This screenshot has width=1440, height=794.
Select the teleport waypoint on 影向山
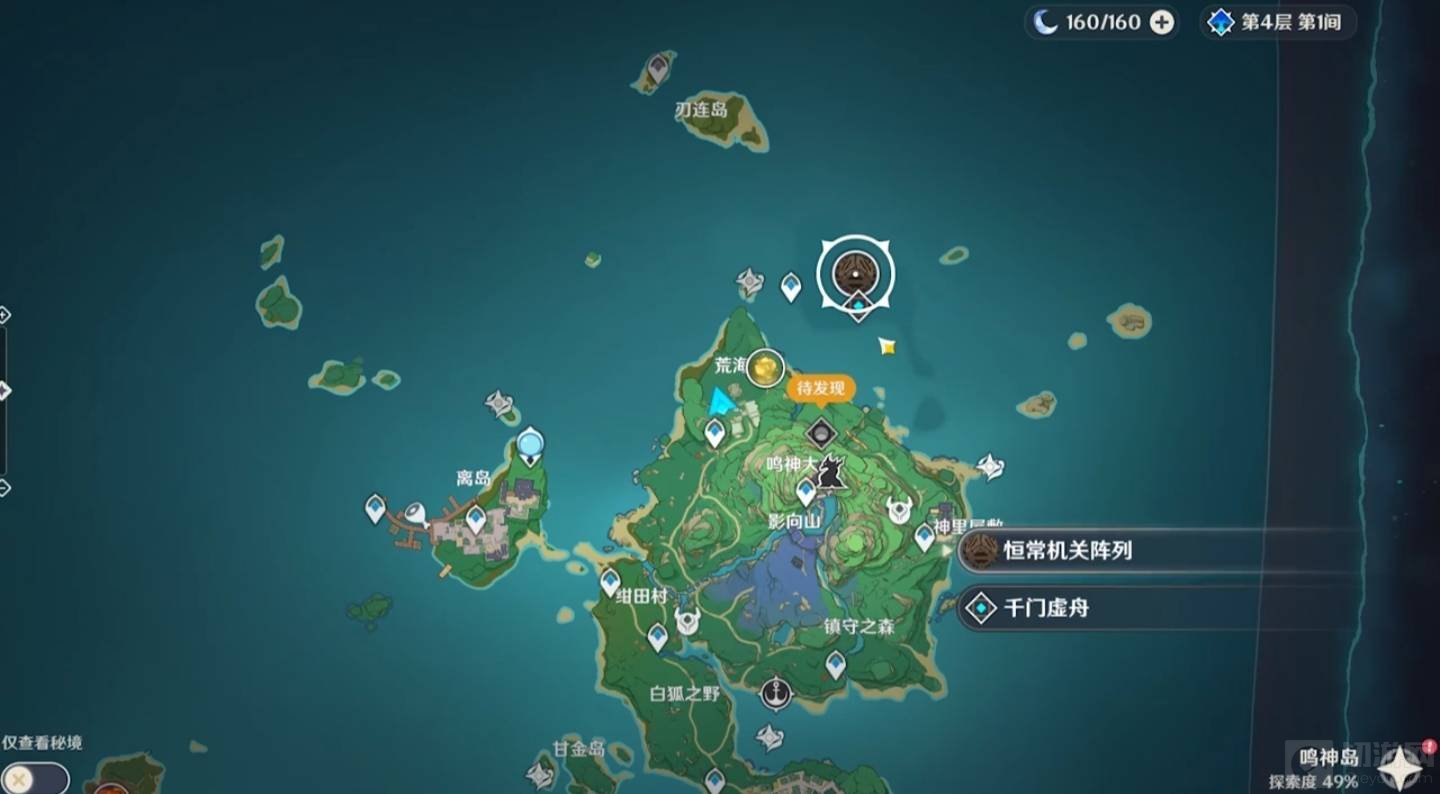click(806, 491)
